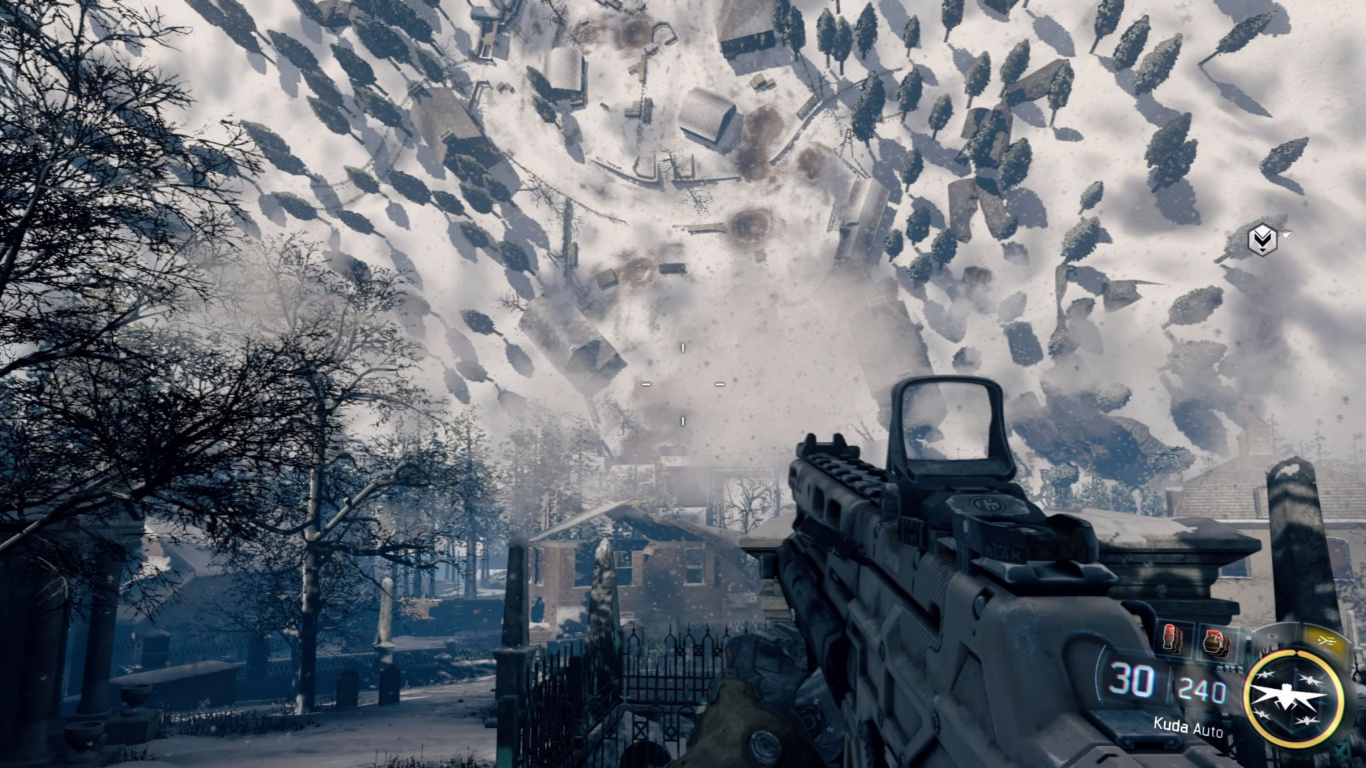Select the highlighted yellow tactical icon
The height and width of the screenshot is (768, 1366).
(x=1326, y=639)
